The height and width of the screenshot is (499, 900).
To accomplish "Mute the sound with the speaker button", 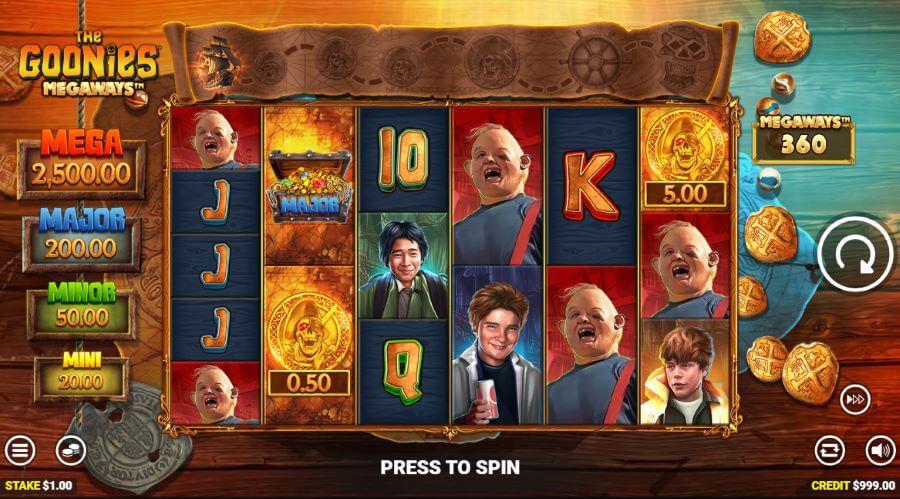I will click(879, 450).
